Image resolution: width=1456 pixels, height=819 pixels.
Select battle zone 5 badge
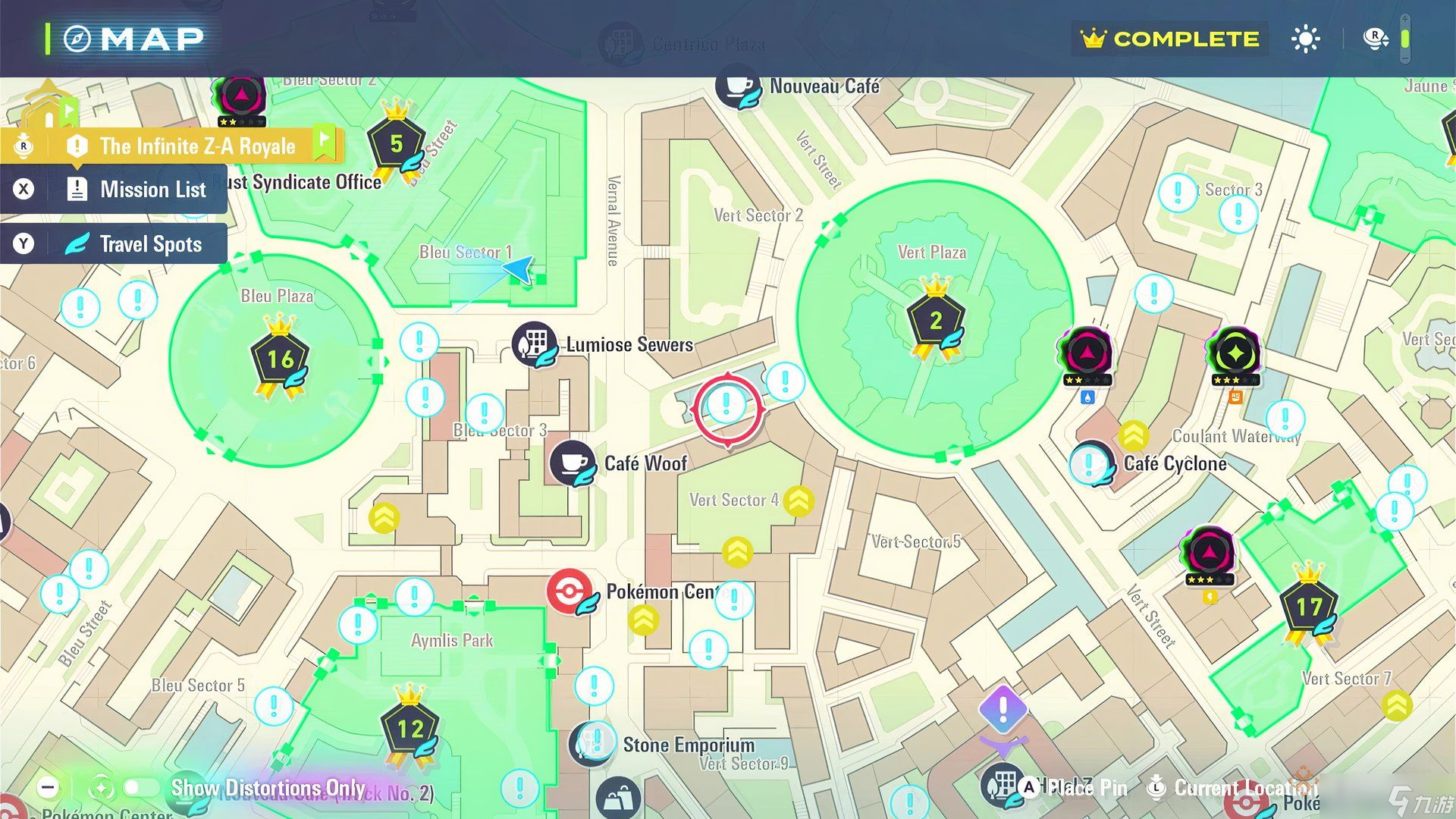click(396, 143)
